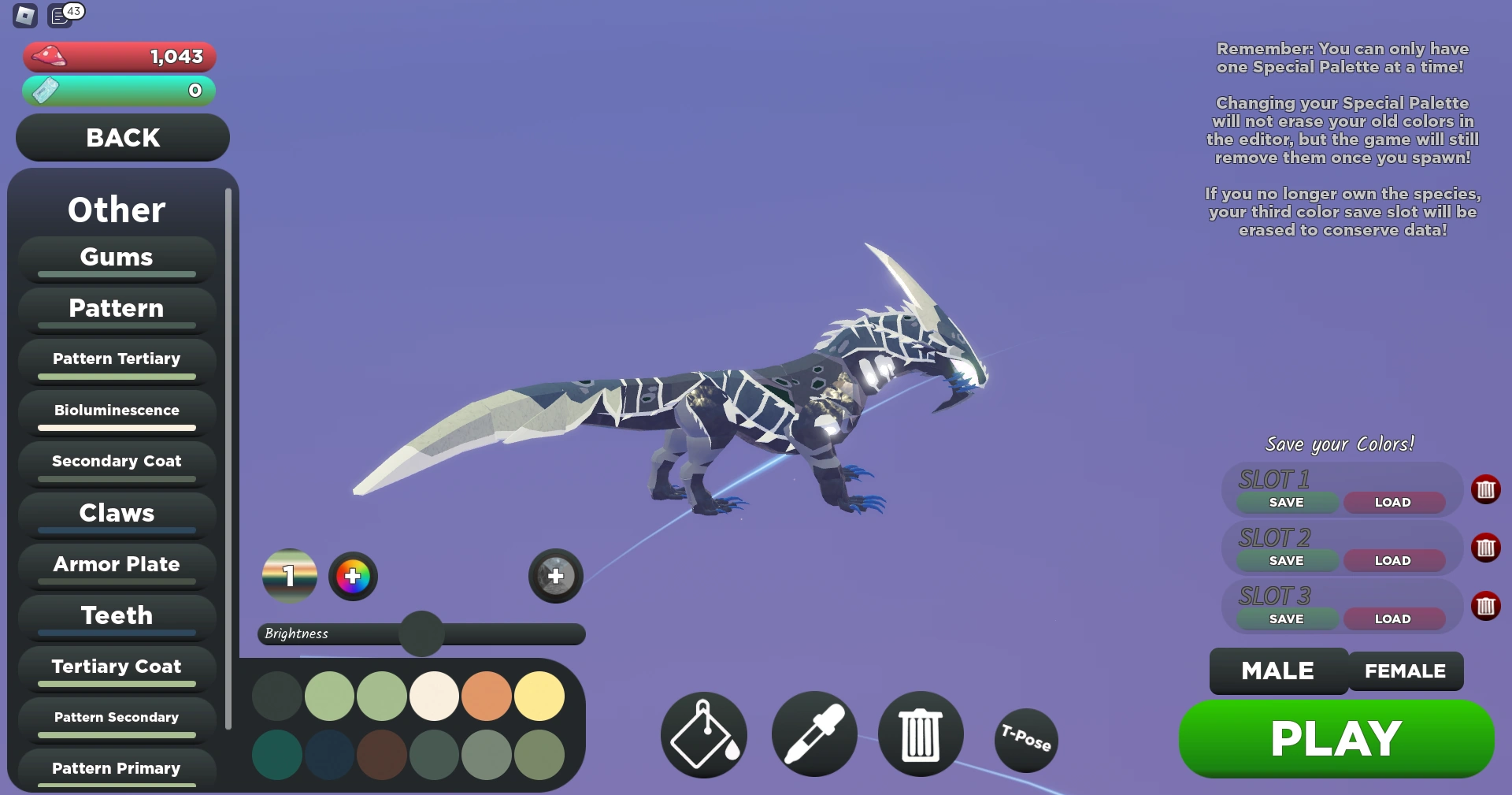Delete Slot 3 using its trash icon
This screenshot has height=795, width=1512.
click(1487, 606)
